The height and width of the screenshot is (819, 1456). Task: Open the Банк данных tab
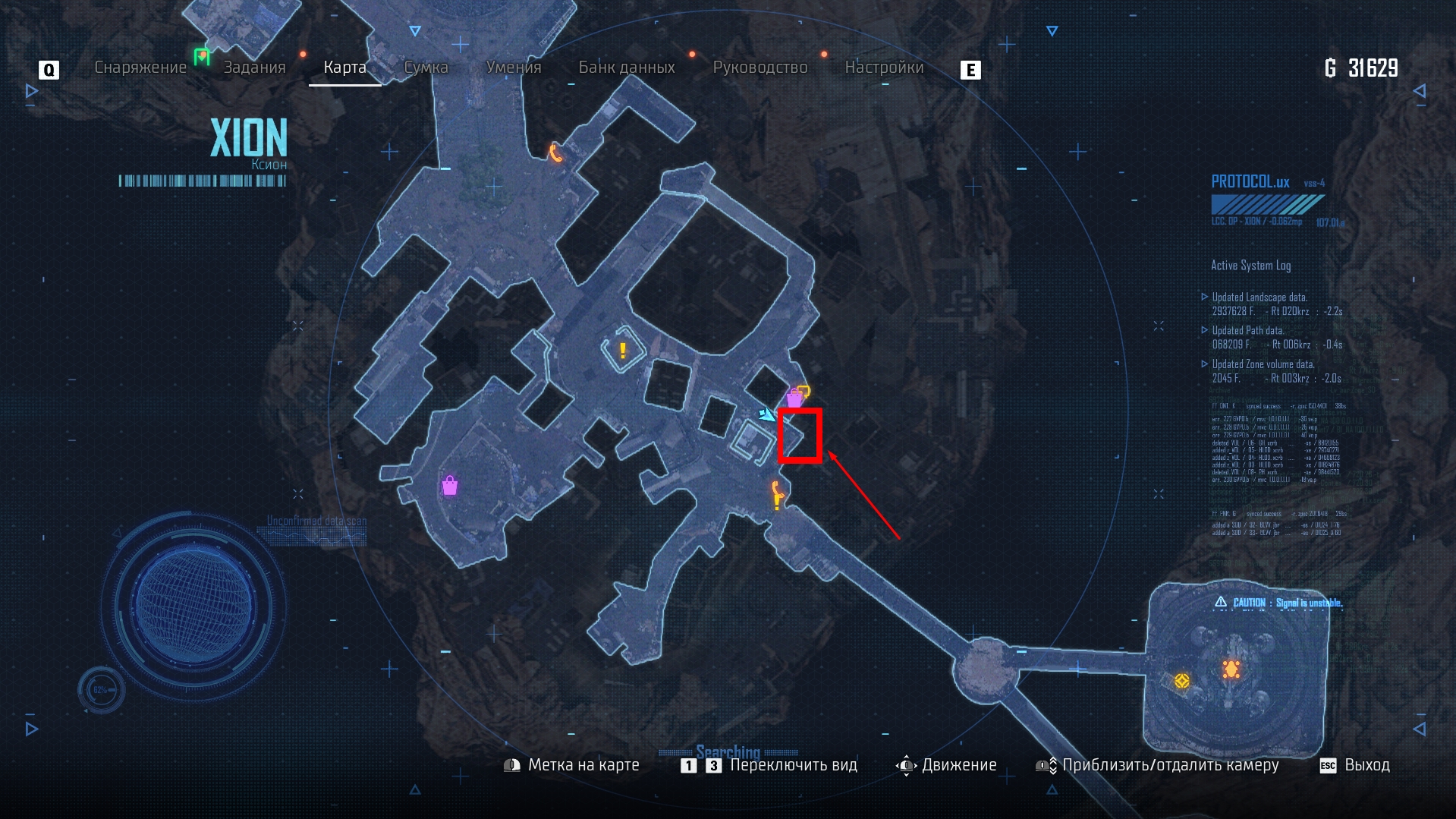[627, 68]
